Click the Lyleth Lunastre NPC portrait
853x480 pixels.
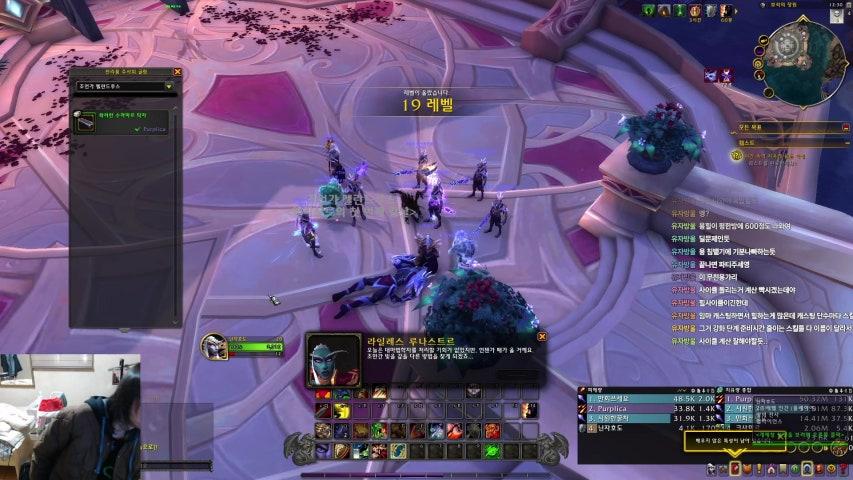(x=333, y=359)
